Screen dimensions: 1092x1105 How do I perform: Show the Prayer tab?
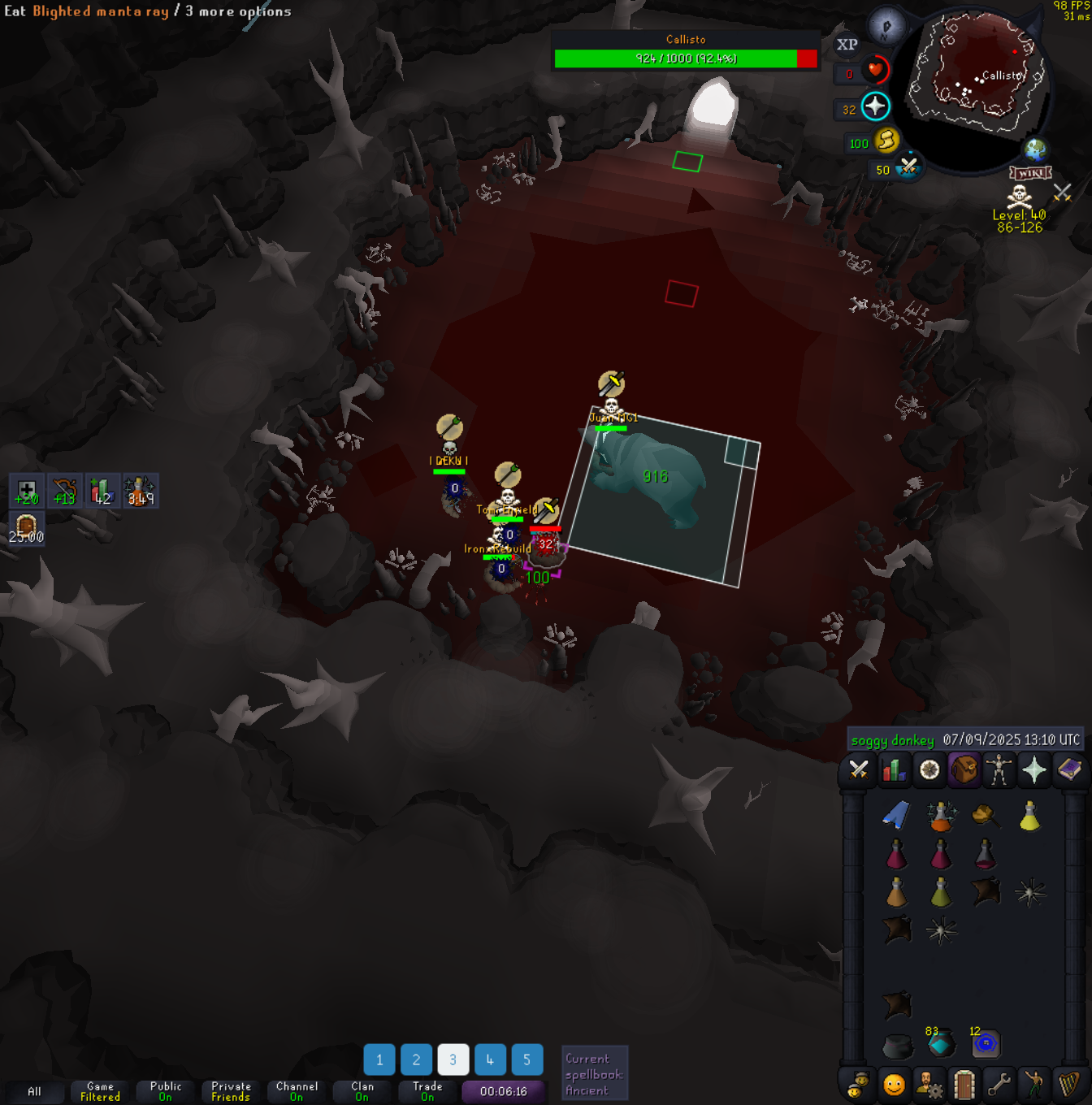[x=1034, y=769]
